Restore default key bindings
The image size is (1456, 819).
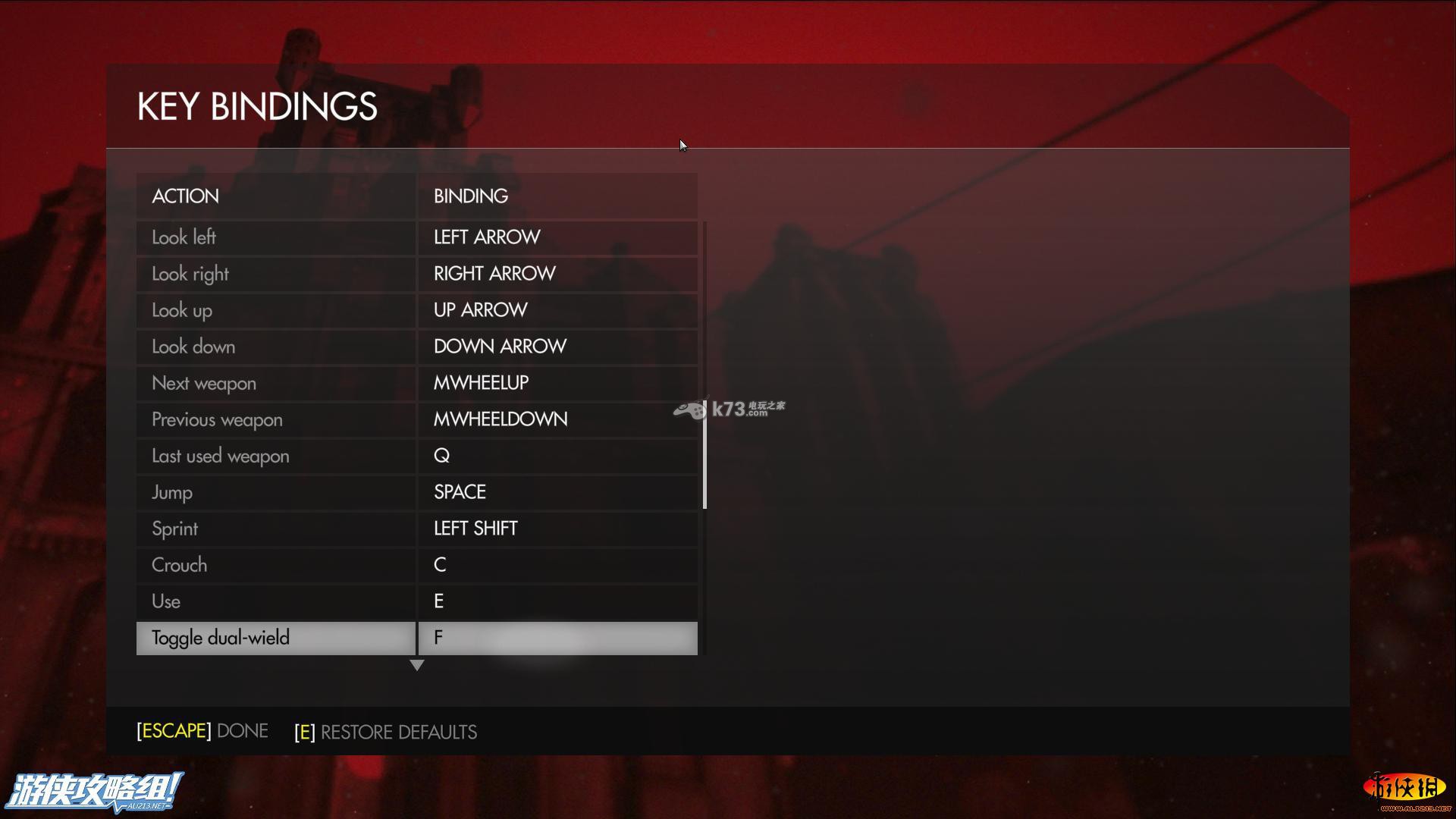click(386, 732)
